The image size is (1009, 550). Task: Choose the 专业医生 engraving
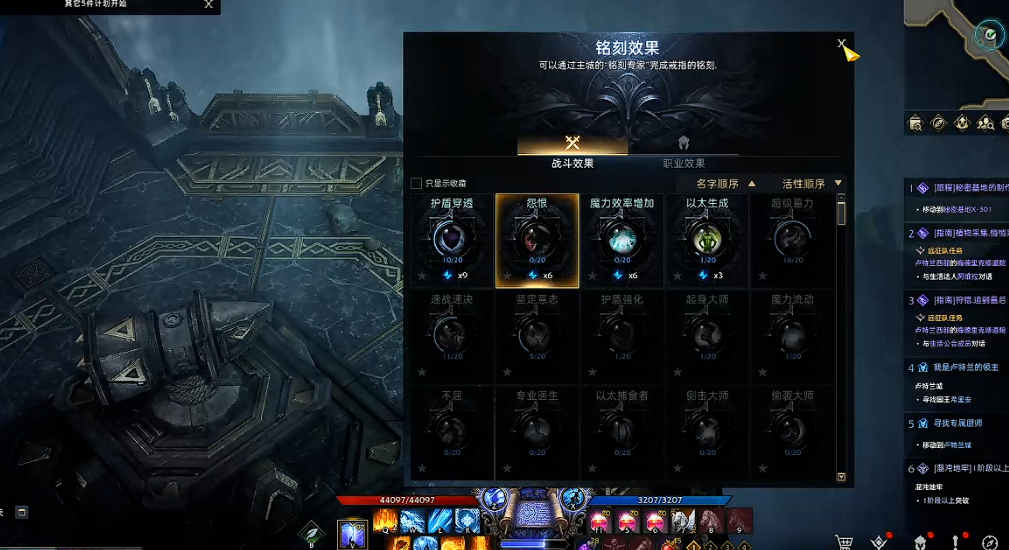tap(537, 430)
